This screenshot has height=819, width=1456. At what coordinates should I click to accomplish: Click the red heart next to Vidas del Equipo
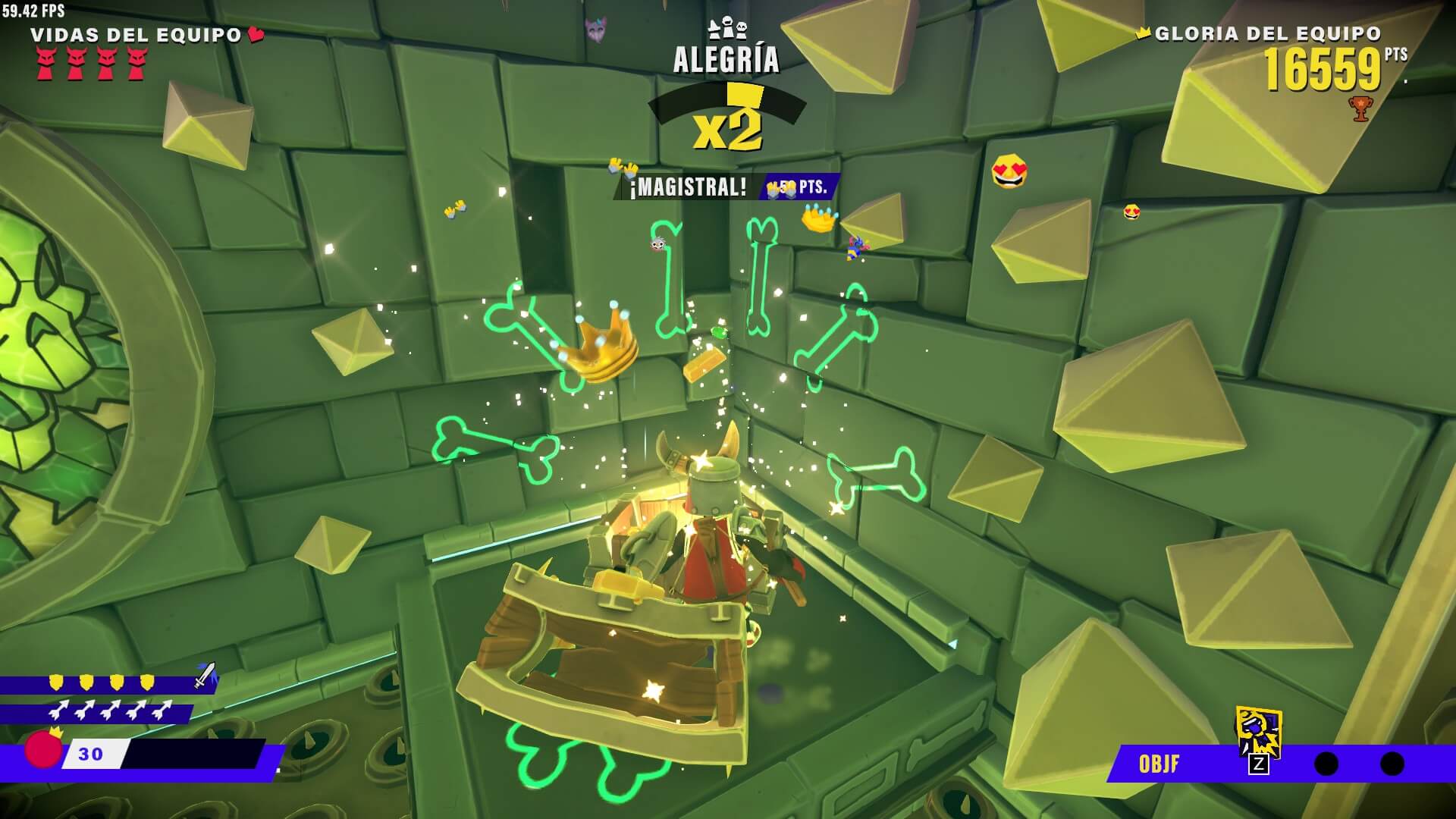click(x=256, y=34)
